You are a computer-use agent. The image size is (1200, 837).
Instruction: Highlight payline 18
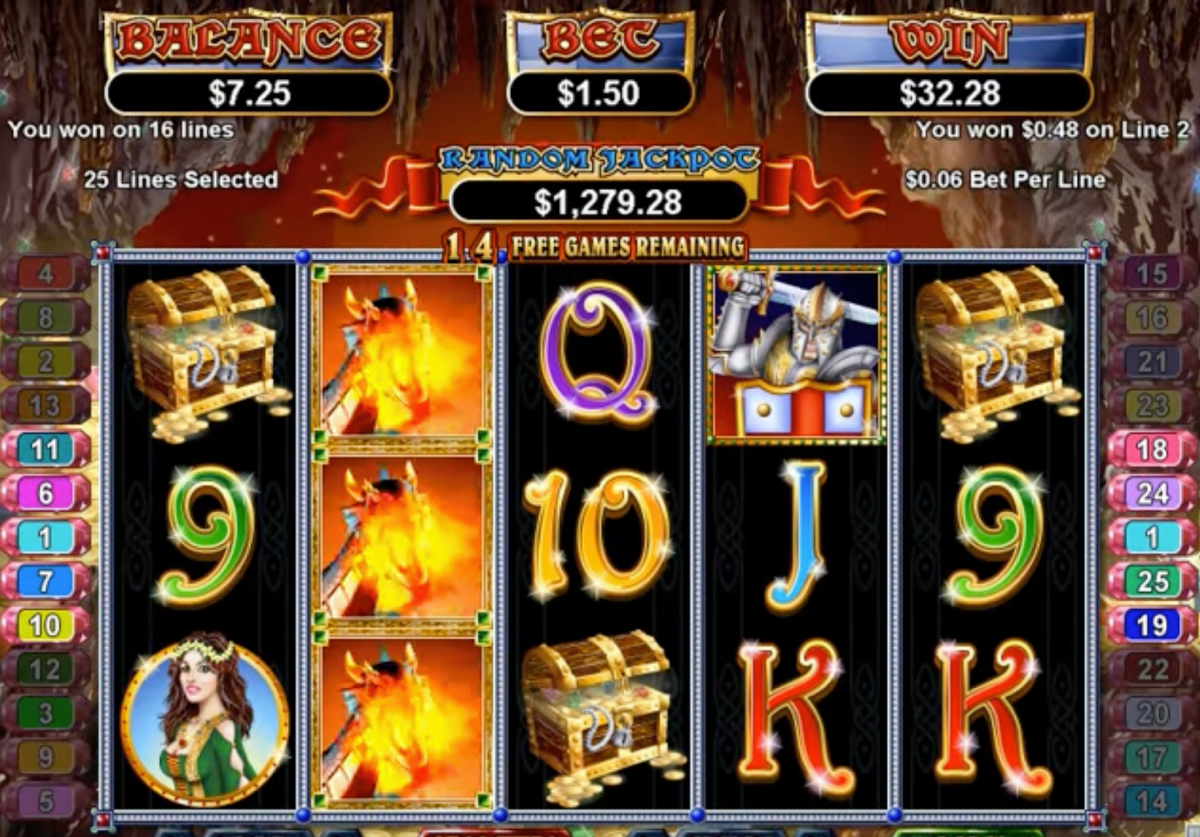click(x=1152, y=449)
